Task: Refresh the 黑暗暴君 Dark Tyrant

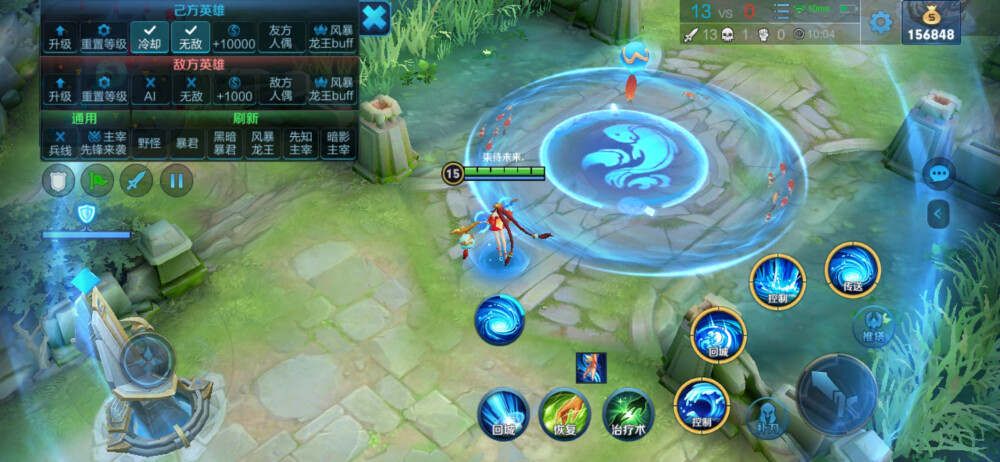Action: [x=226, y=142]
